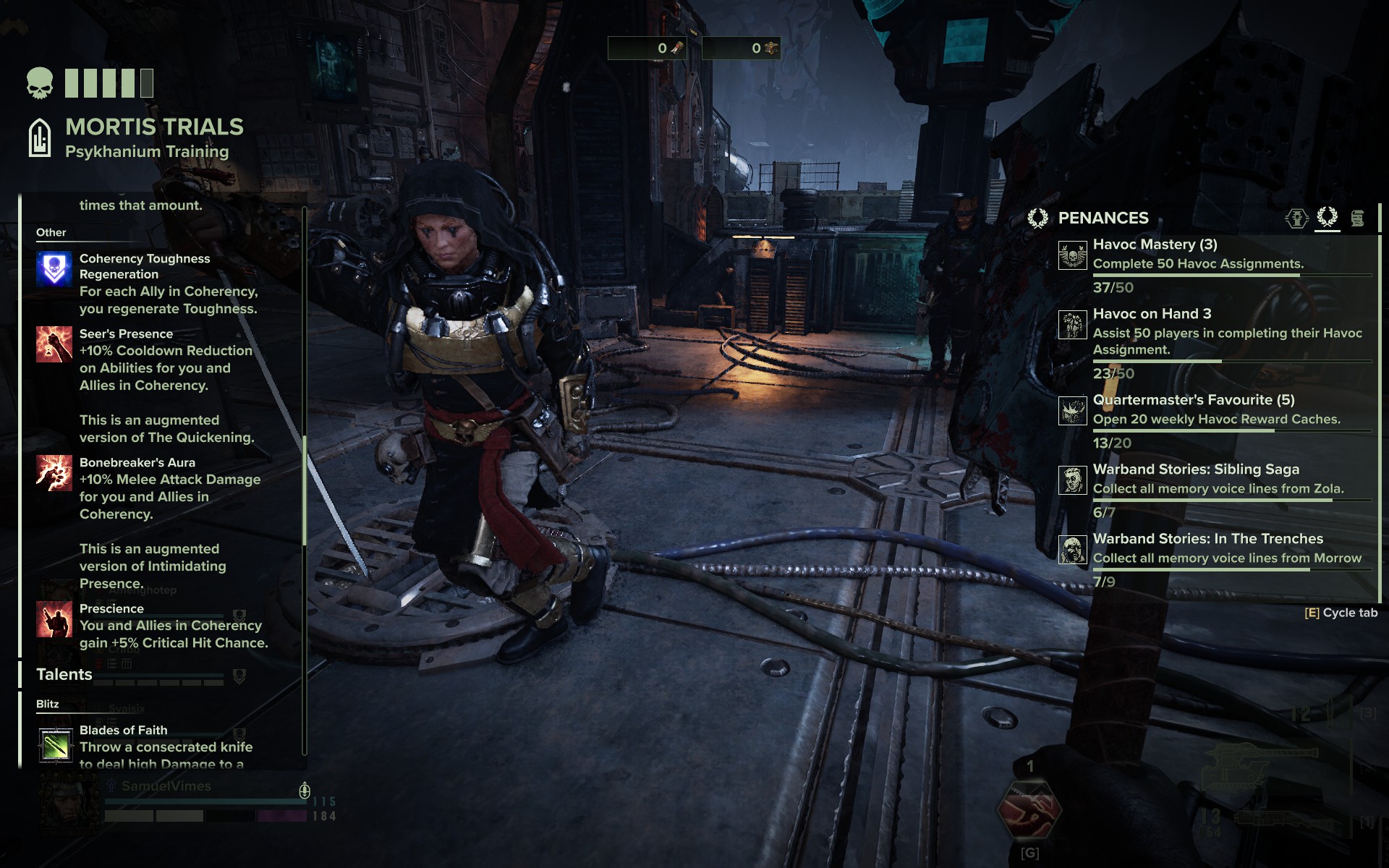This screenshot has height=868, width=1389.
Task: Select the Havoc on Hand 3 penance
Action: coord(1152,314)
